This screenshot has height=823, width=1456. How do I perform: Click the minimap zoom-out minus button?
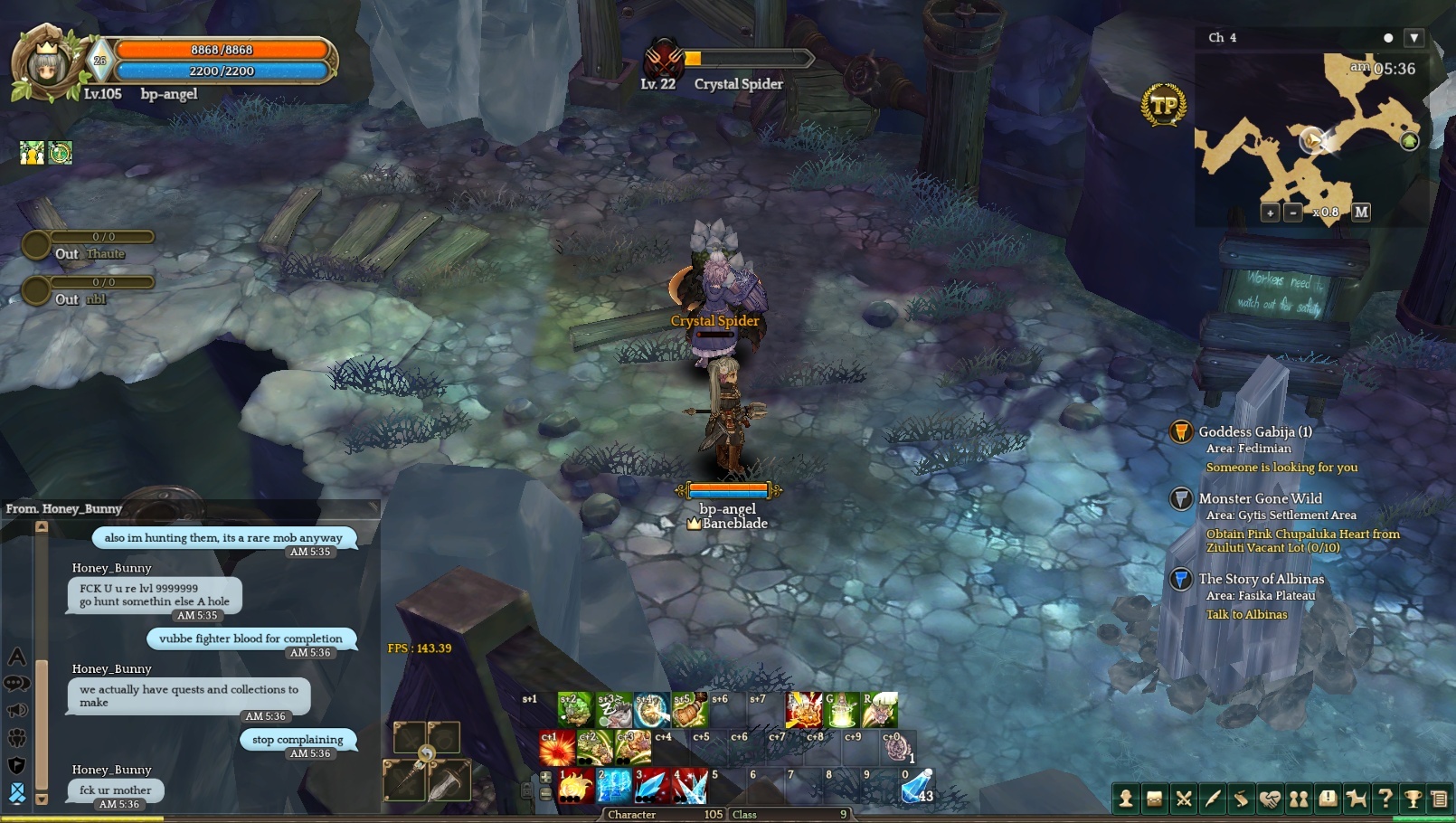(x=1293, y=213)
